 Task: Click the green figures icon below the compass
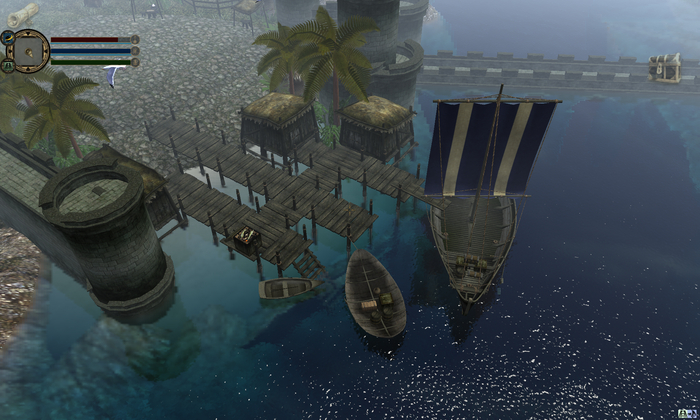[x=7, y=64]
